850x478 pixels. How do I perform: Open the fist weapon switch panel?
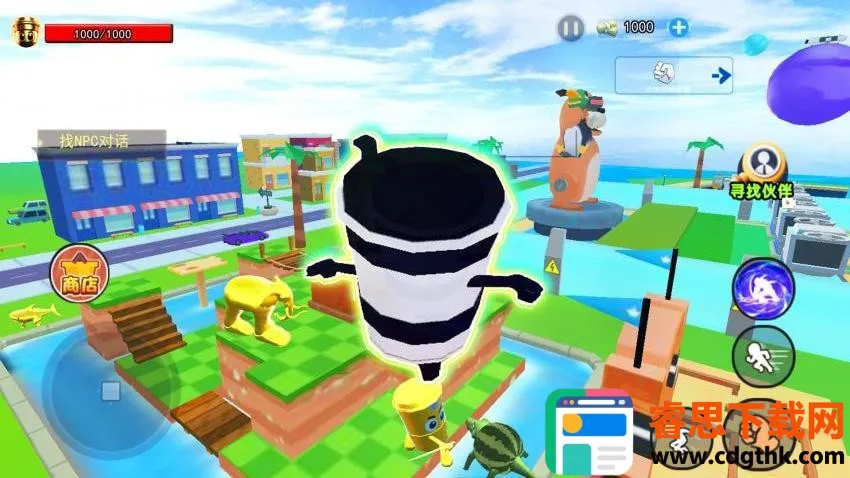pos(674,75)
